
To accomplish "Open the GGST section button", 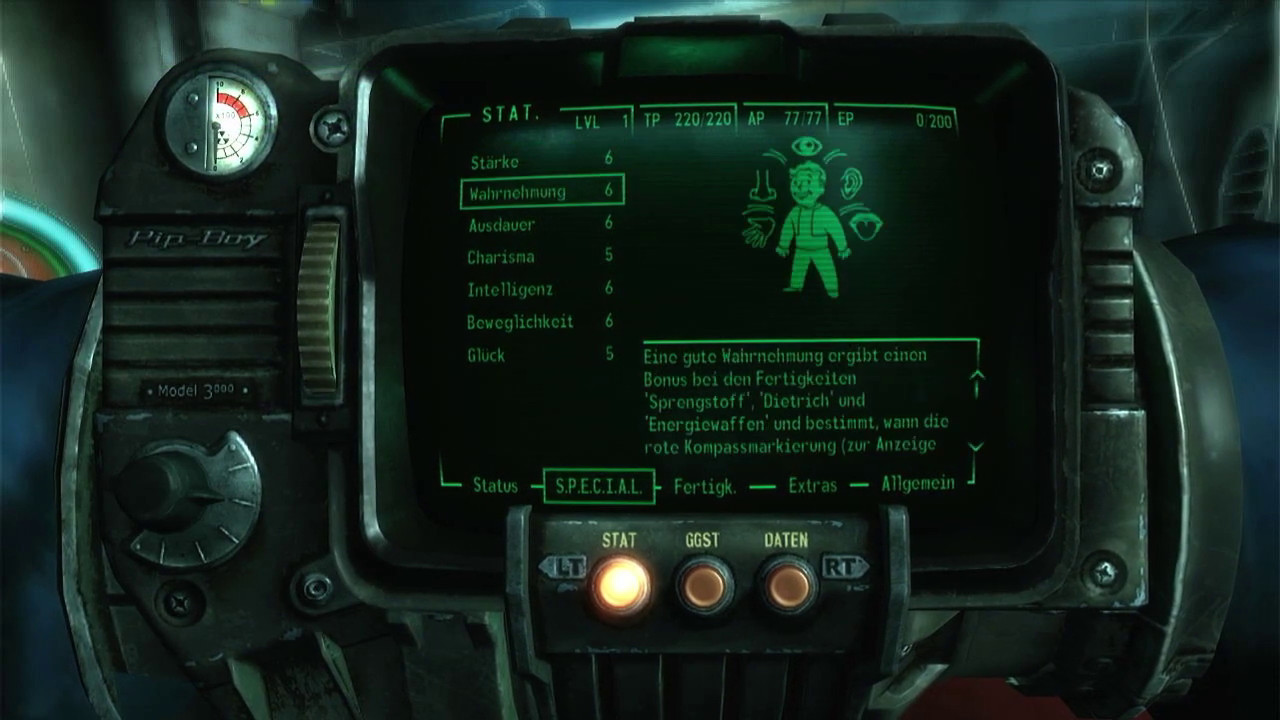I will point(704,585).
